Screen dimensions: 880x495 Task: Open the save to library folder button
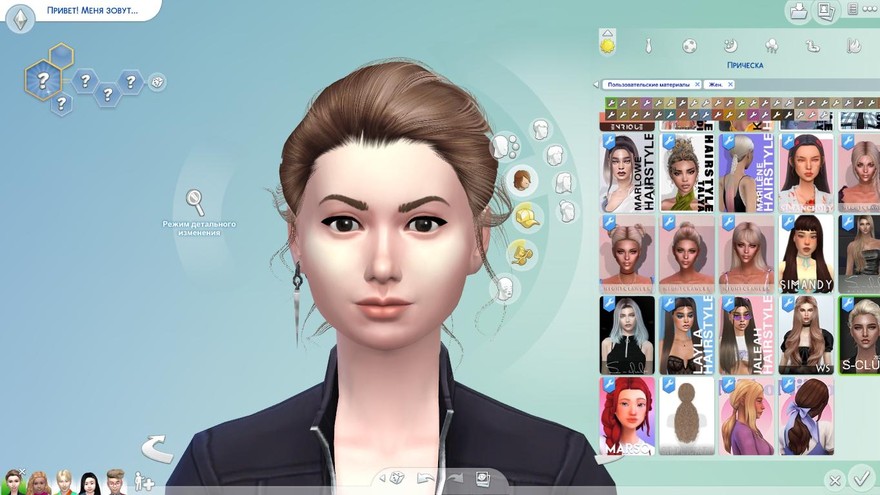tap(798, 12)
